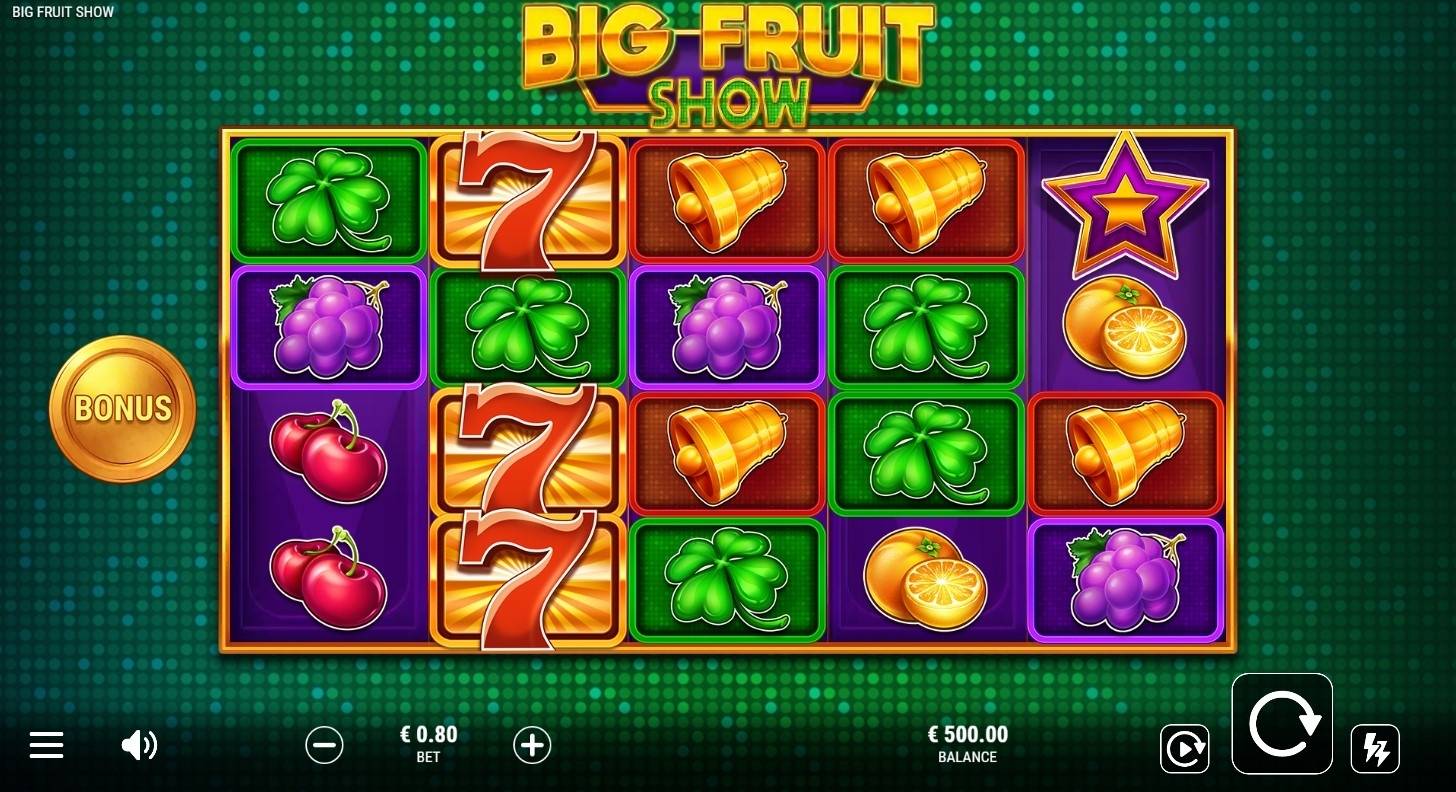The height and width of the screenshot is (792, 1456).
Task: Click the orange symbol at bottom of reel four
Action: coord(926,580)
